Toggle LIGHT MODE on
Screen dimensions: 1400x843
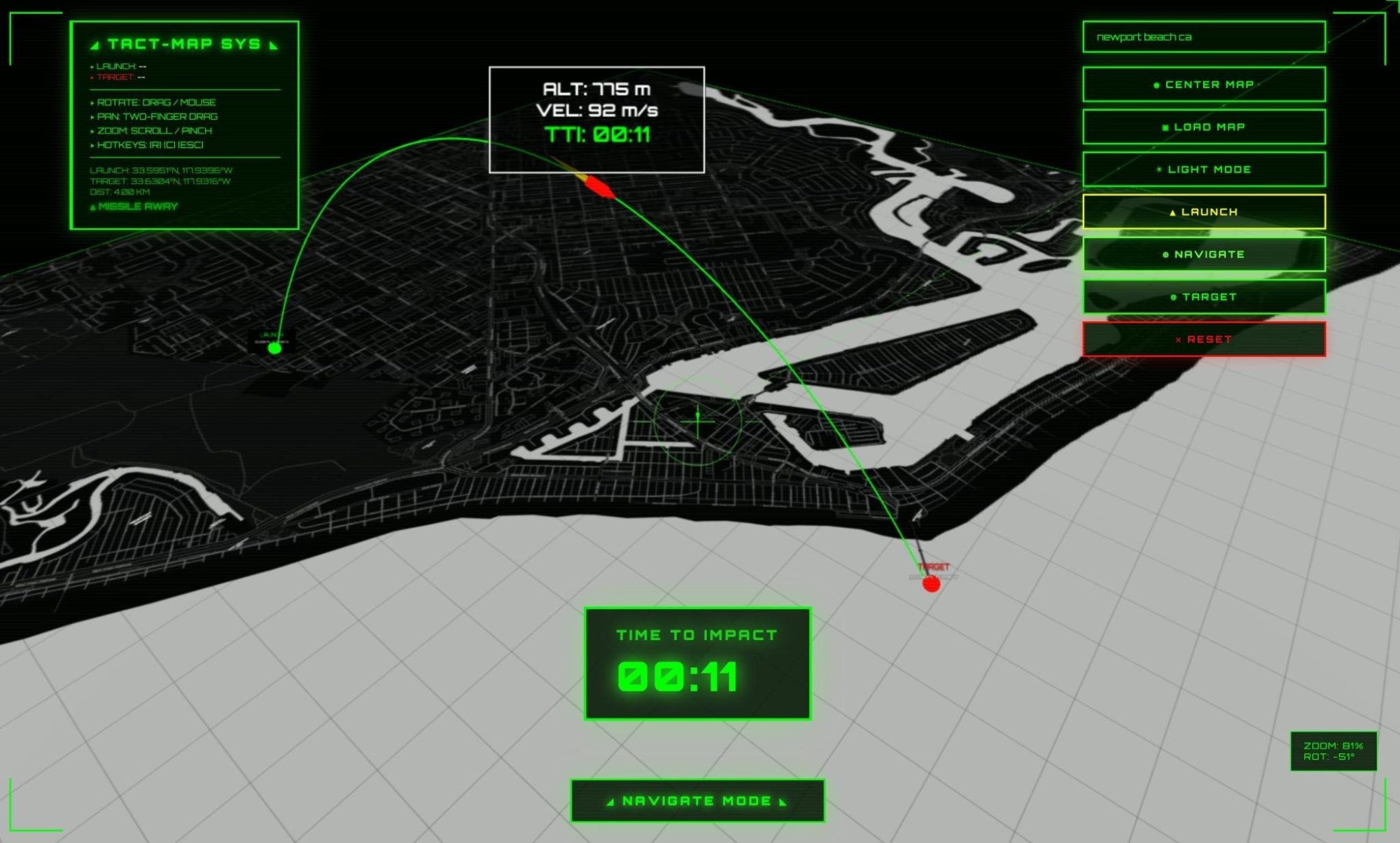[1204, 169]
